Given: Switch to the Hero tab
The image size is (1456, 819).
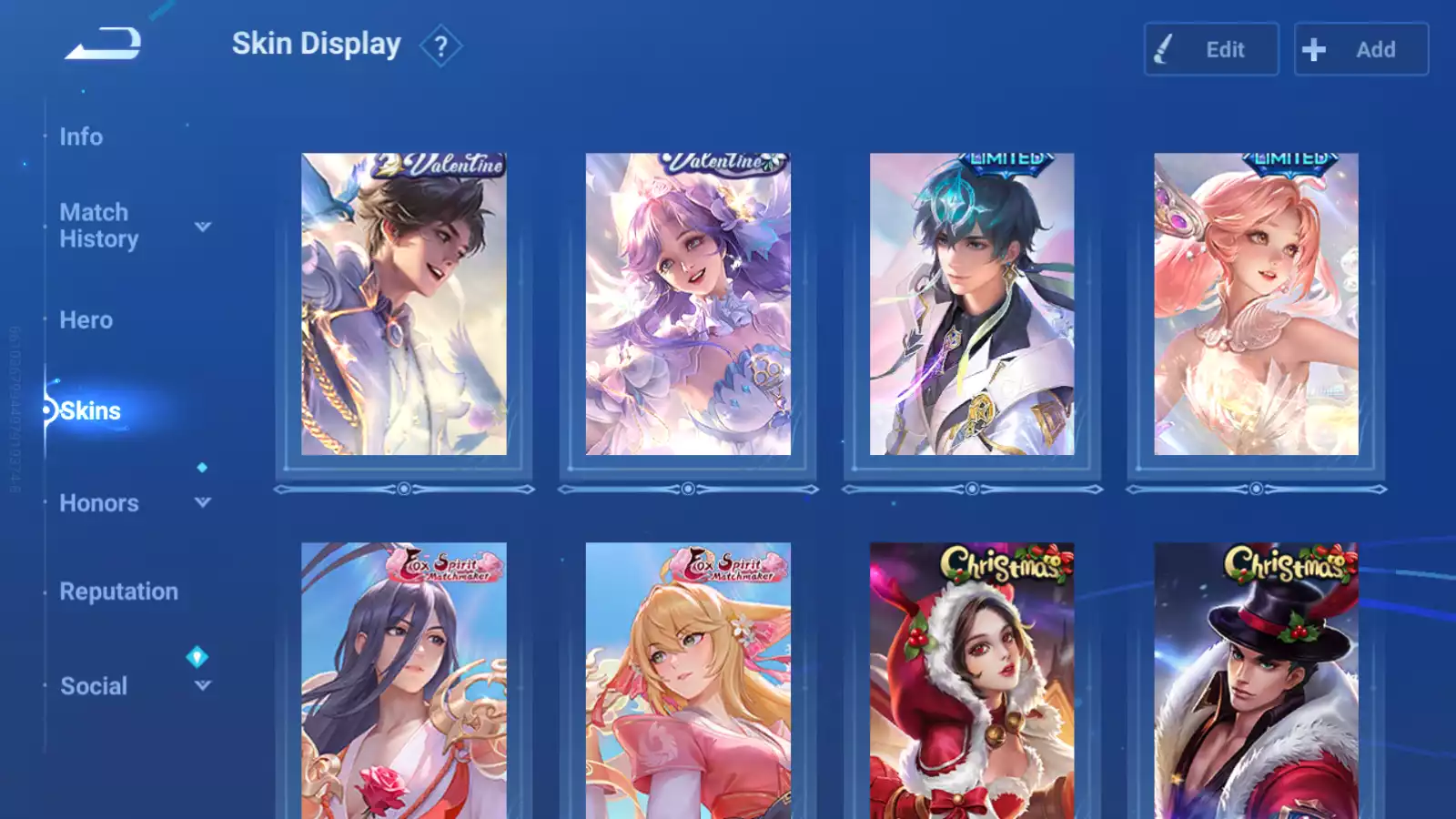Looking at the screenshot, I should pos(86,320).
